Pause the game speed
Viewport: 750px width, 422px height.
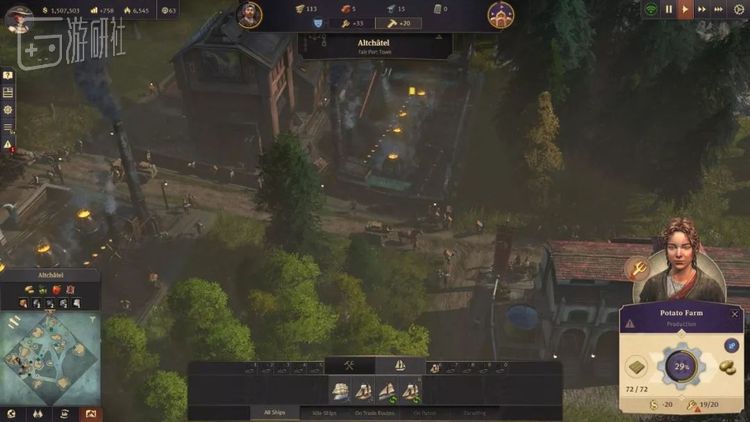pyautogui.click(x=669, y=9)
